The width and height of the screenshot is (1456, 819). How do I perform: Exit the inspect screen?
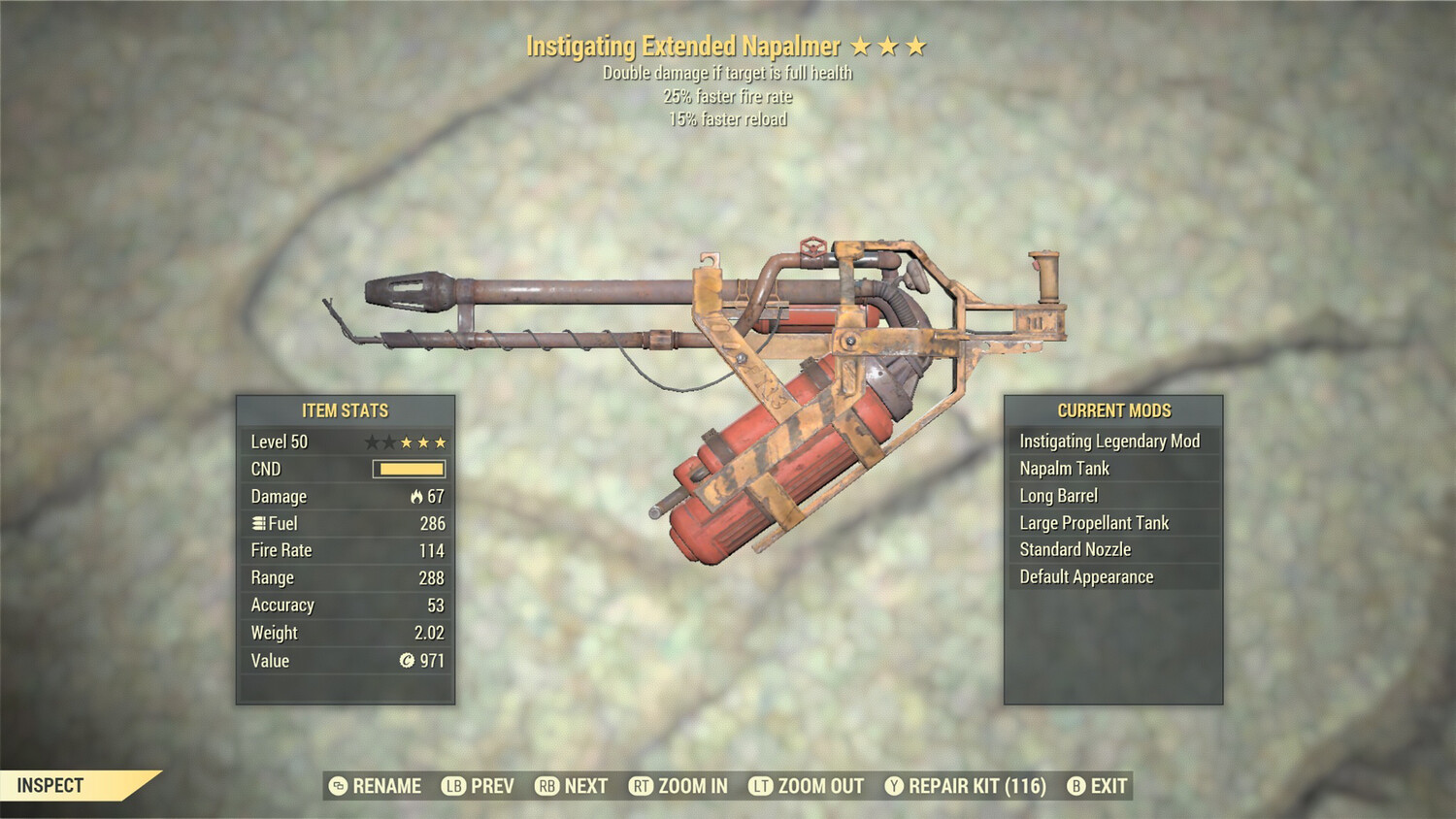tap(1098, 786)
